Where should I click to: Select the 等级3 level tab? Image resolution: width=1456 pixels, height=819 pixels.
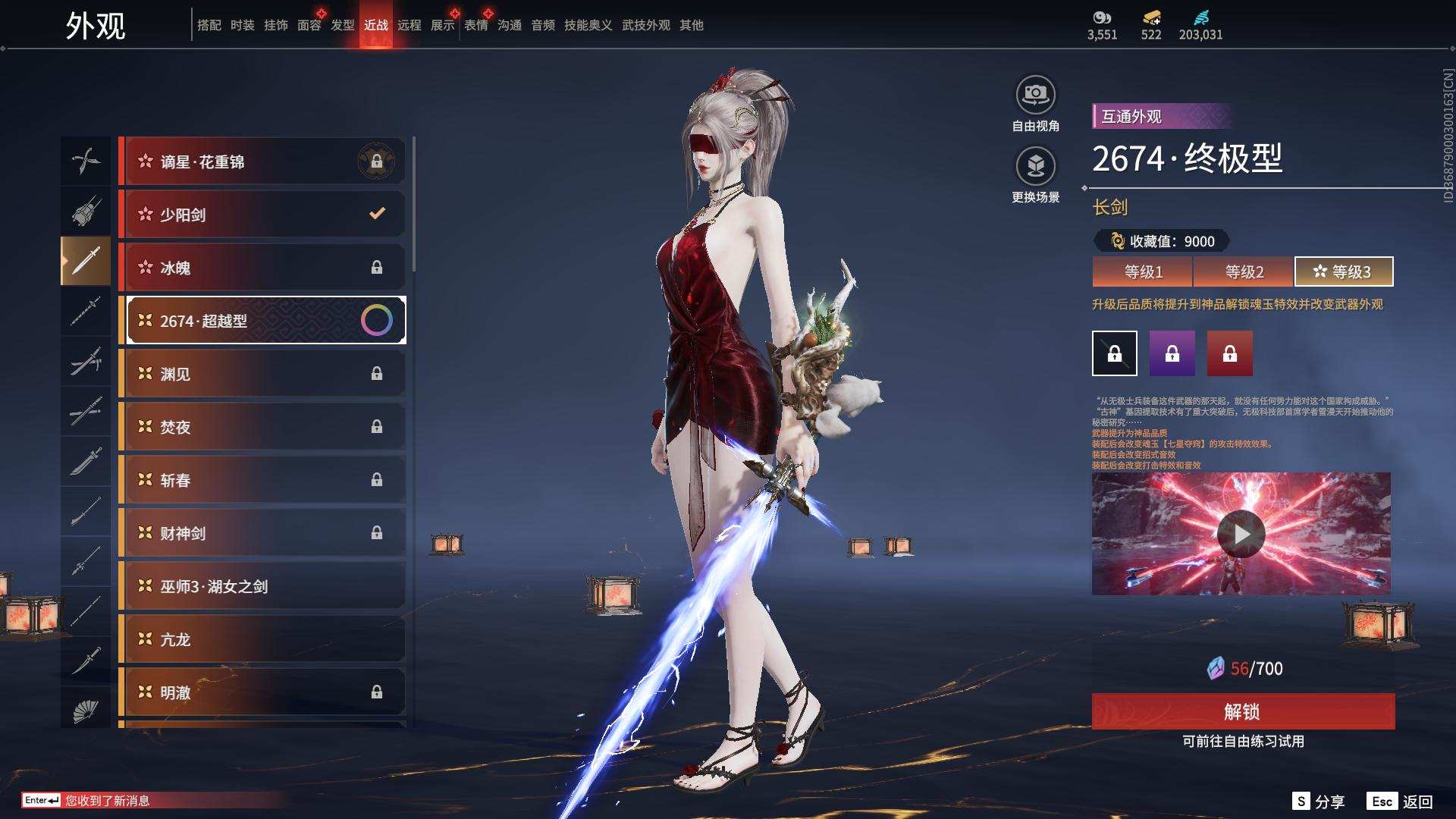coord(1343,271)
